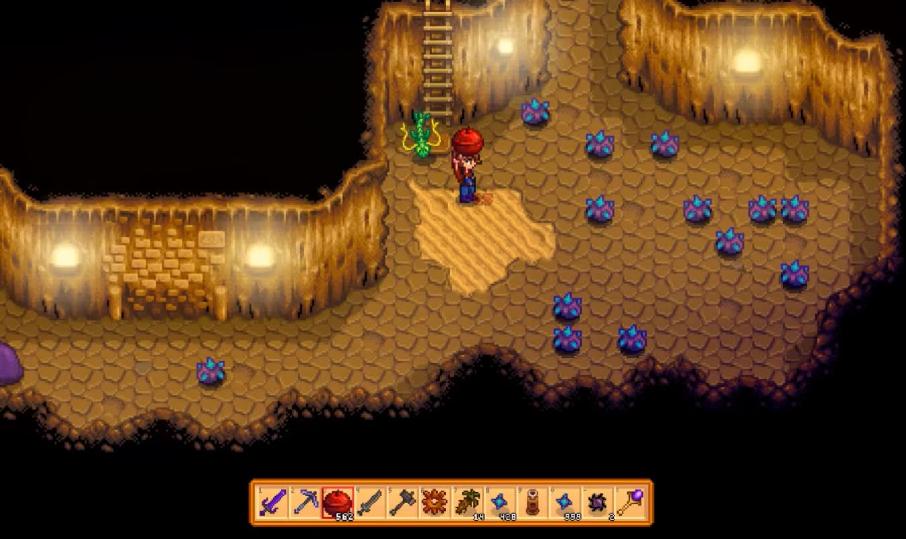Pick the wooden totem item slot

coord(533,502)
